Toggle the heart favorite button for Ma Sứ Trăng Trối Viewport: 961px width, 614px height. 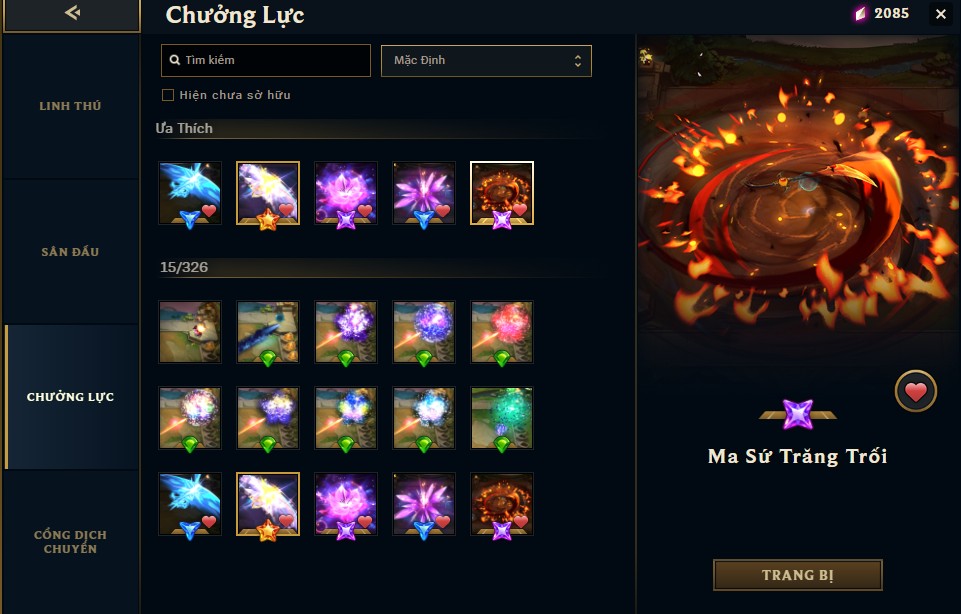coord(915,392)
